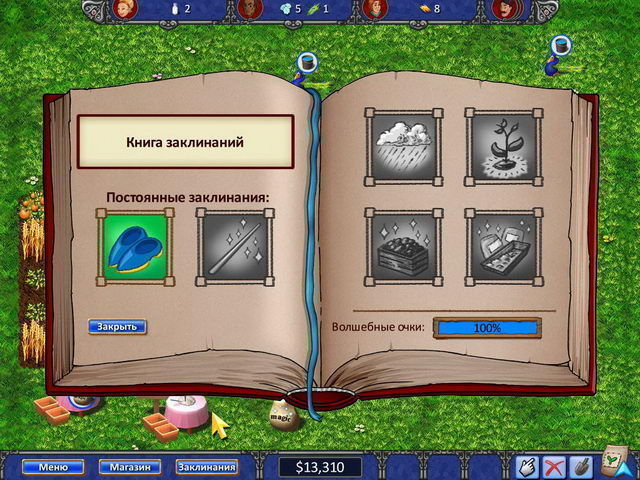Activate the red X remove tool
The height and width of the screenshot is (480, 640).
click(x=556, y=466)
